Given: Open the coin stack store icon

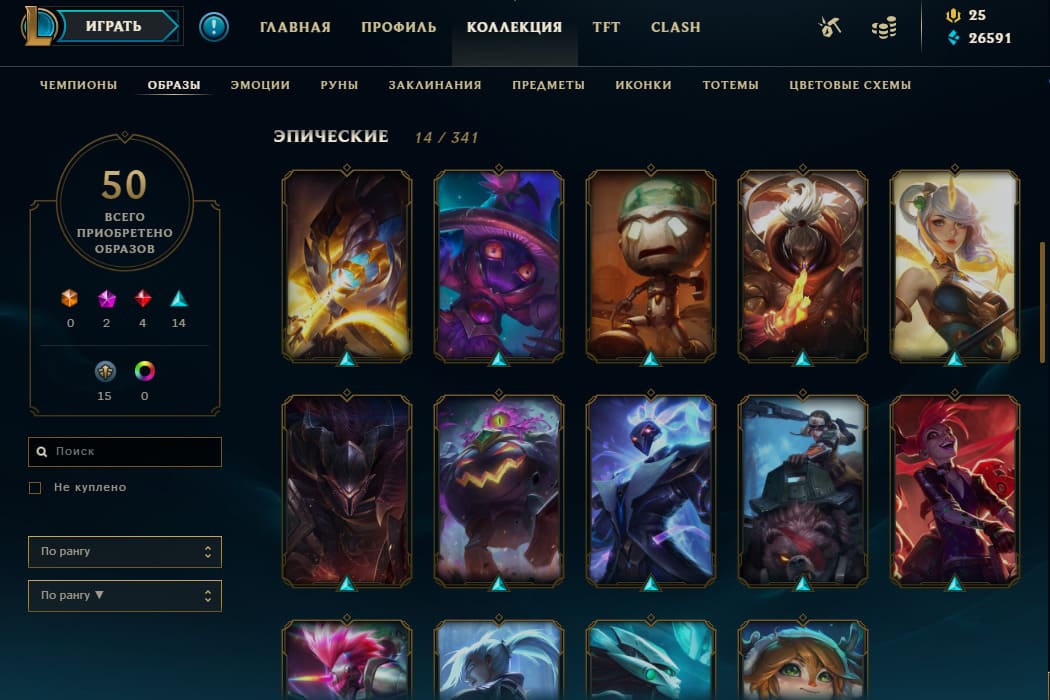Looking at the screenshot, I should 883,28.
